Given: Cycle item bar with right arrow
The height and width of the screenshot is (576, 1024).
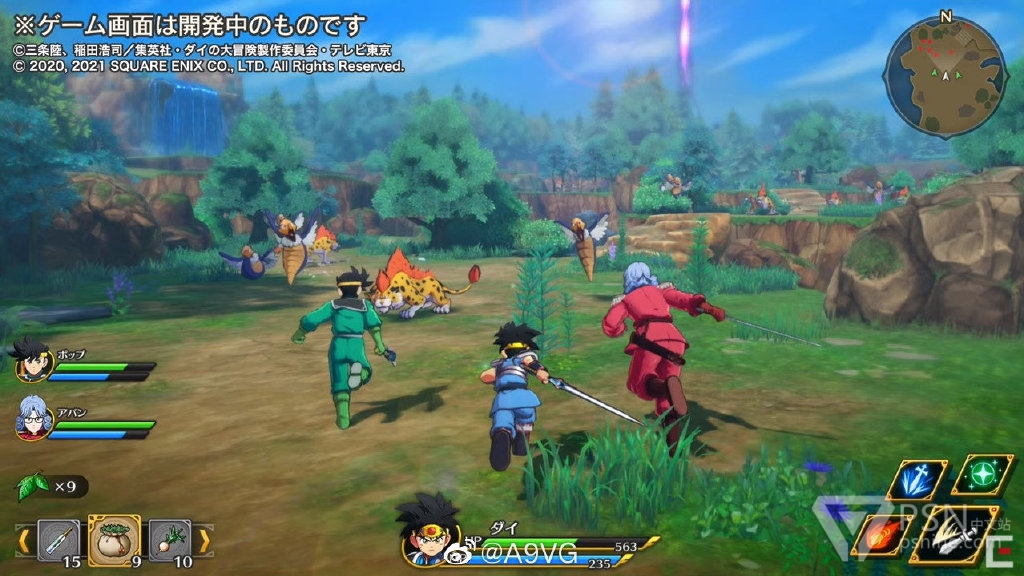Looking at the screenshot, I should 204,541.
